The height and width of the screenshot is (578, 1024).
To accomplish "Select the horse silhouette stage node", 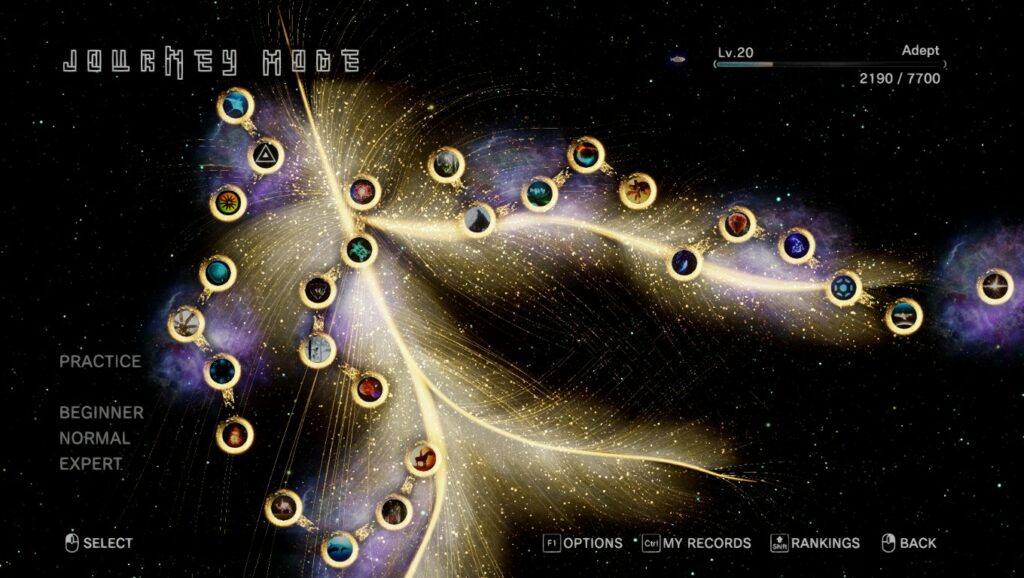I will click(422, 460).
